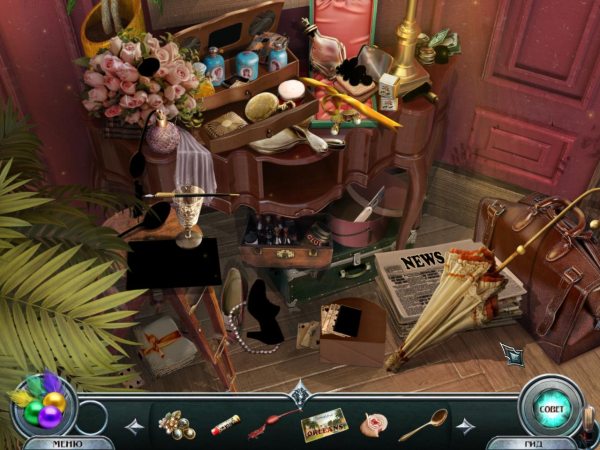The width and height of the screenshot is (600, 450).
Task: Click the inventory right scroll arrow
Action: pyautogui.click(x=465, y=426)
